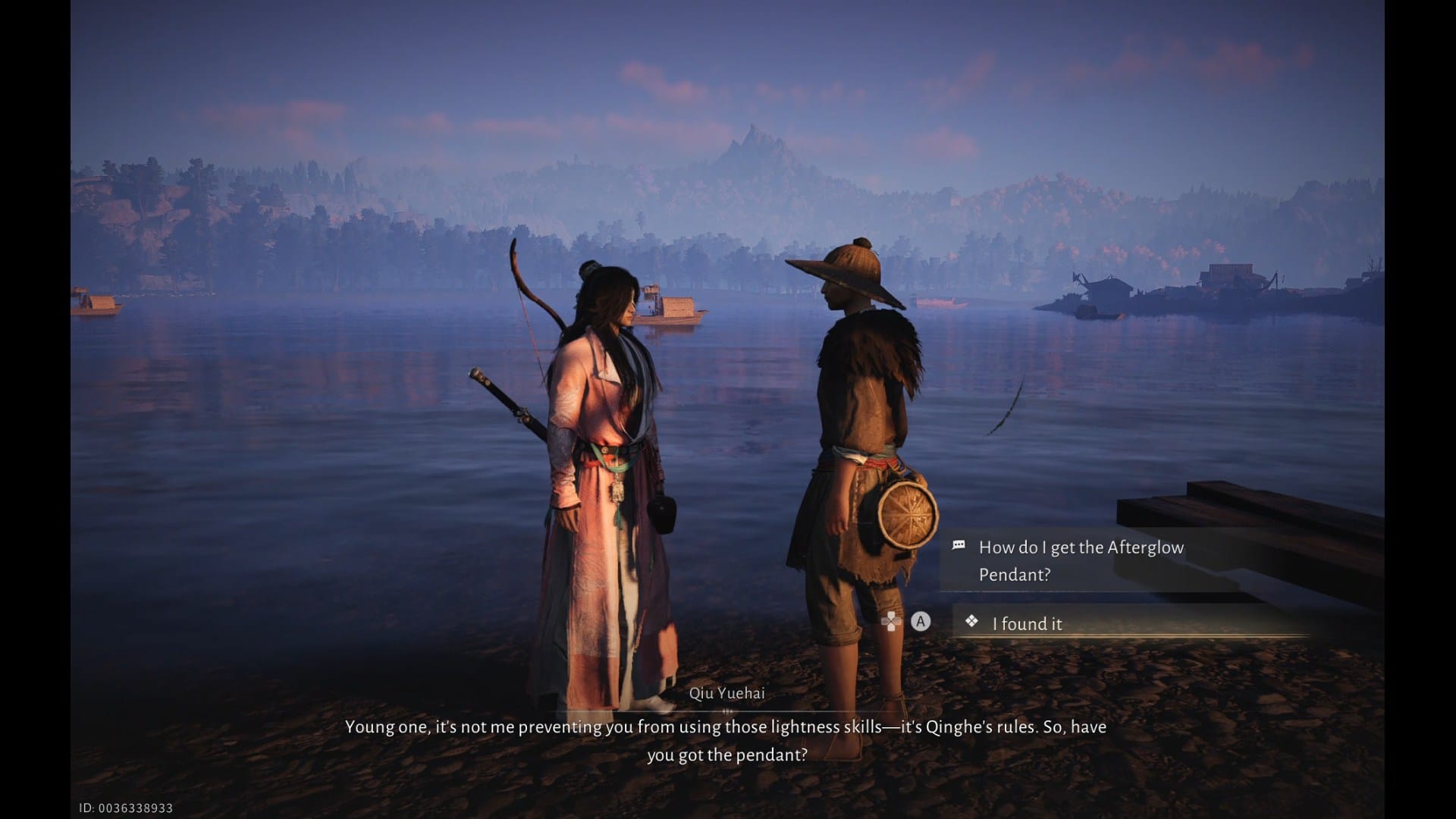Ask how to get the Afterglow Pendant

point(1081,560)
